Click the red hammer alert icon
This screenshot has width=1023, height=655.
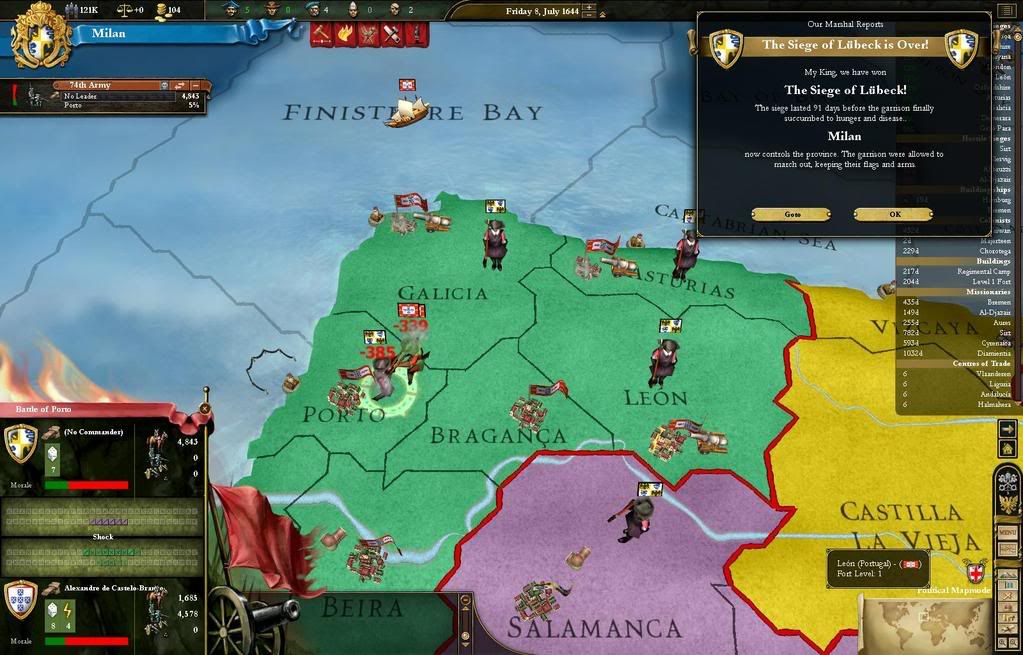322,34
